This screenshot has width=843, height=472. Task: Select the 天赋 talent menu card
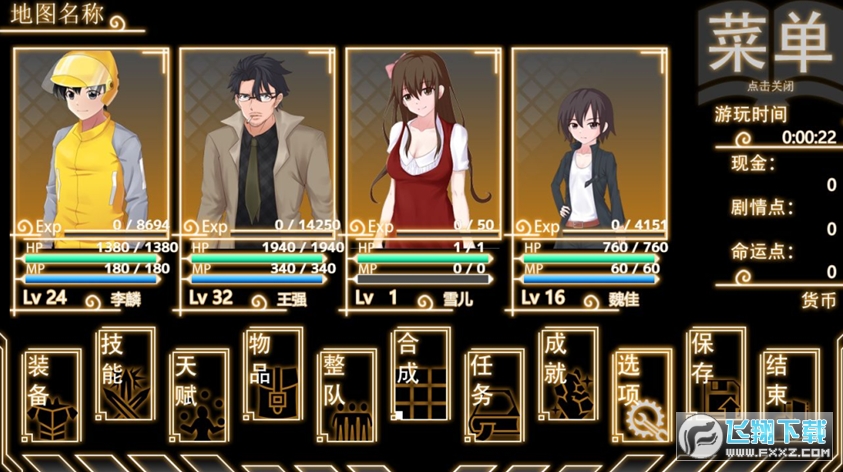pos(200,395)
